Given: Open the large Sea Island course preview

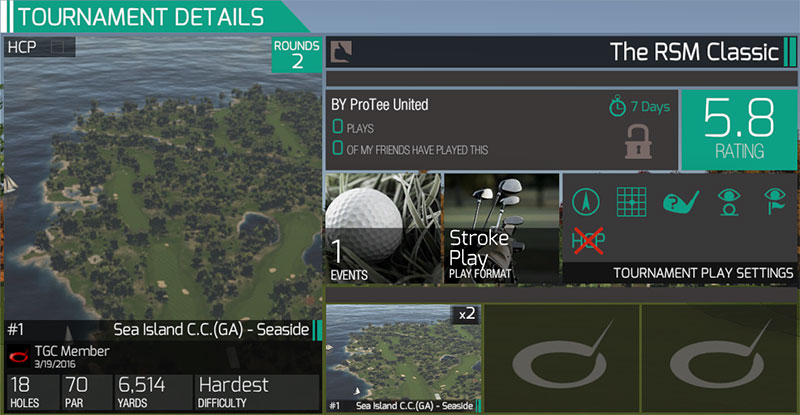Looking at the screenshot, I should click(160, 180).
